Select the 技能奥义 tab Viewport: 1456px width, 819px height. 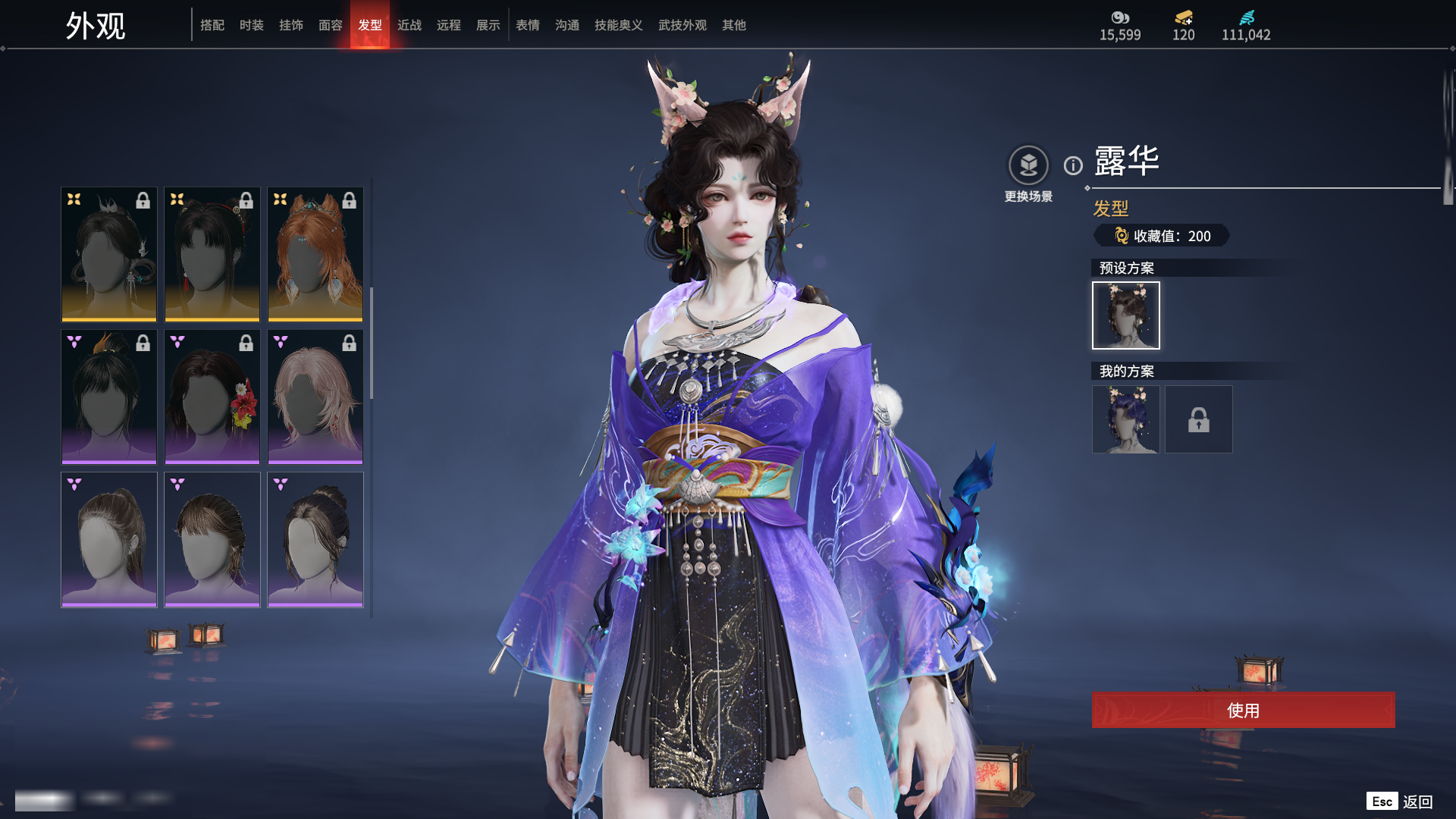coord(619,25)
